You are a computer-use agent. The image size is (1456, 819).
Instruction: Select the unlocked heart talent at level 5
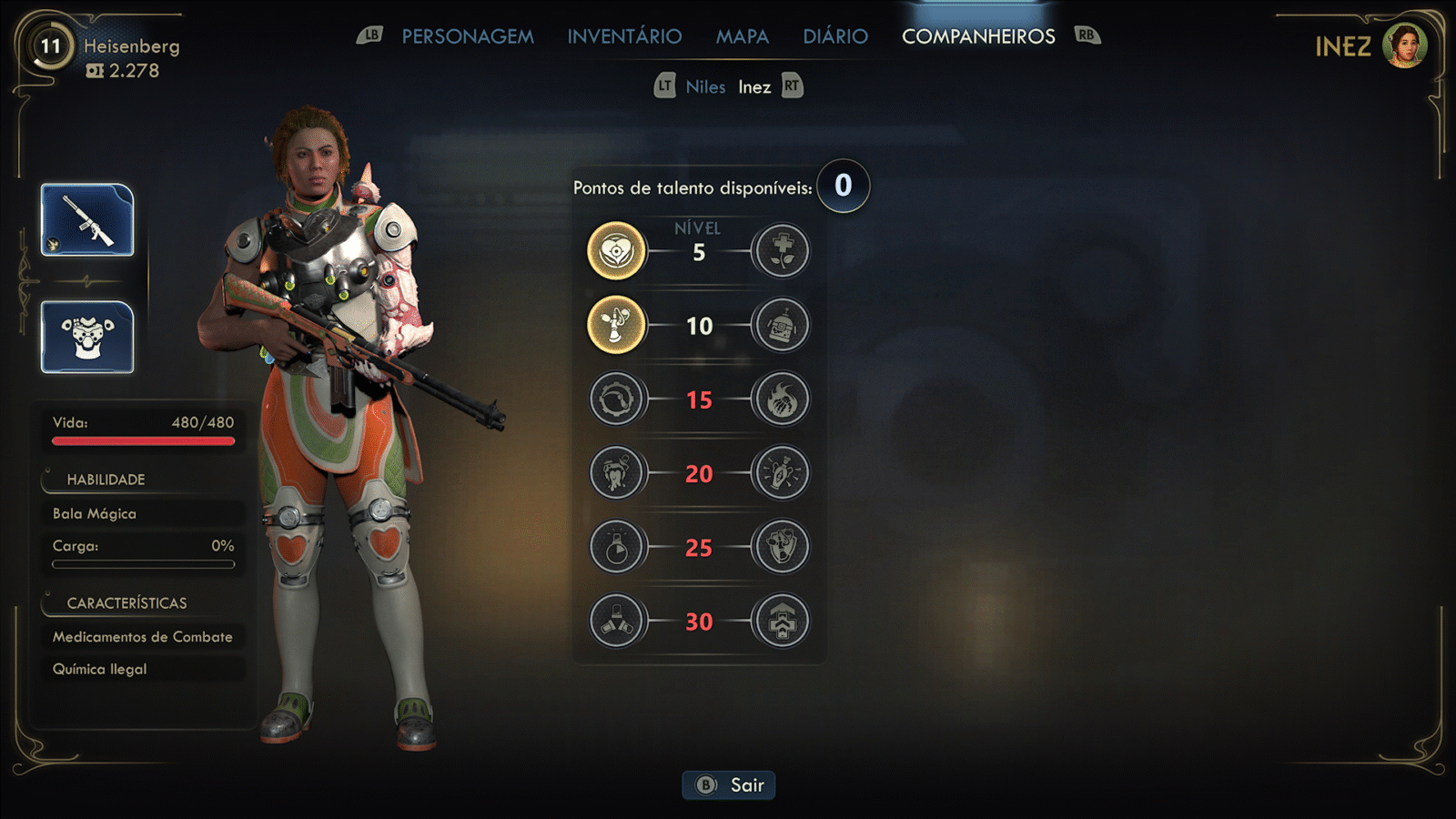point(616,250)
